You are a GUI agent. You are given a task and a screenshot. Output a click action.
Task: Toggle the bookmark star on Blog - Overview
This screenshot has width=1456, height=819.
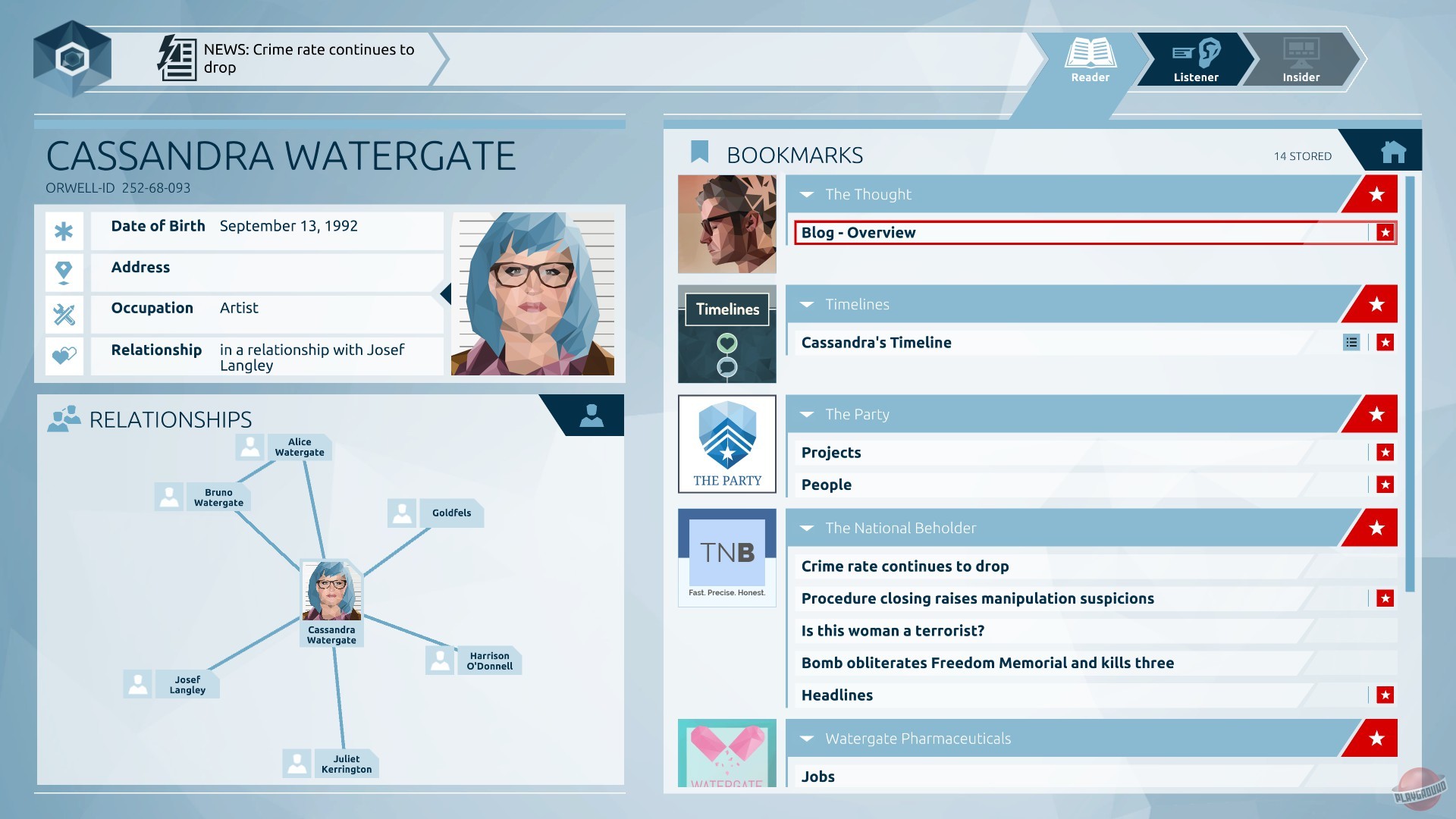pos(1385,232)
